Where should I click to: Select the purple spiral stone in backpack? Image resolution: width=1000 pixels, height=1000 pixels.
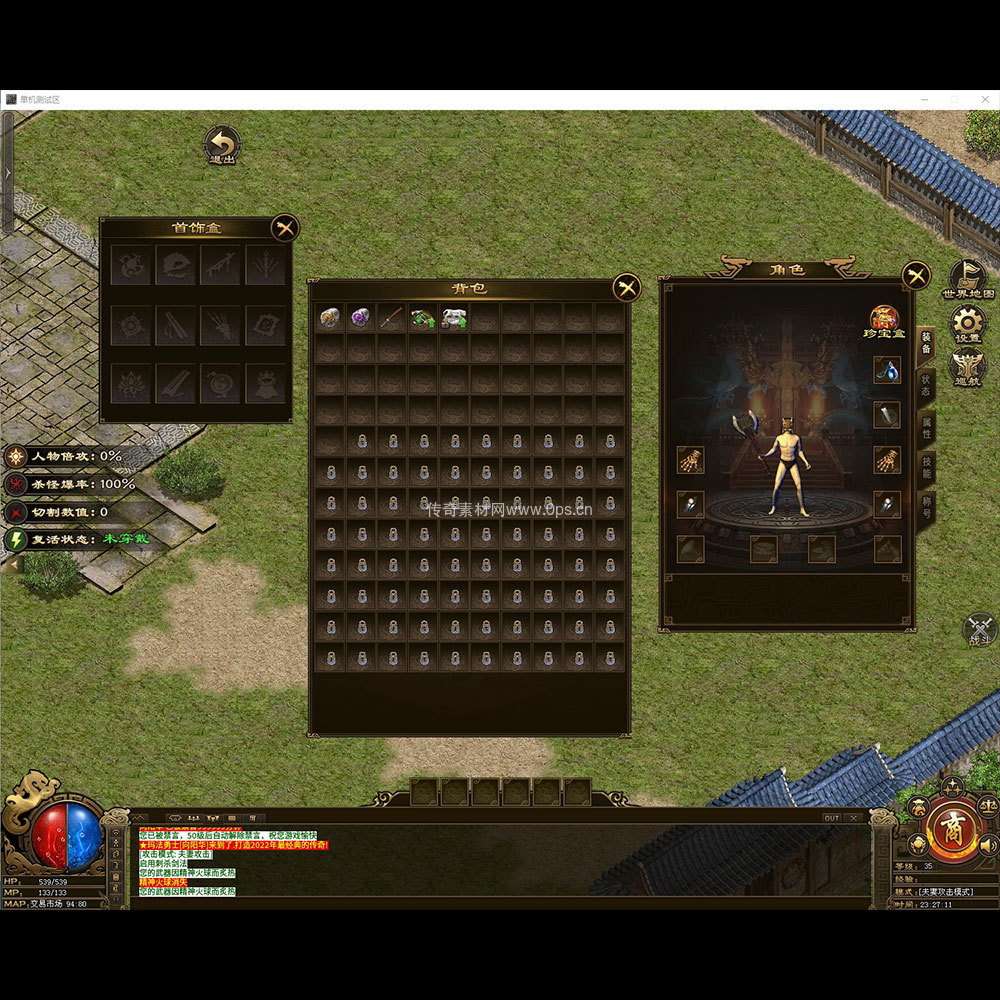(361, 317)
